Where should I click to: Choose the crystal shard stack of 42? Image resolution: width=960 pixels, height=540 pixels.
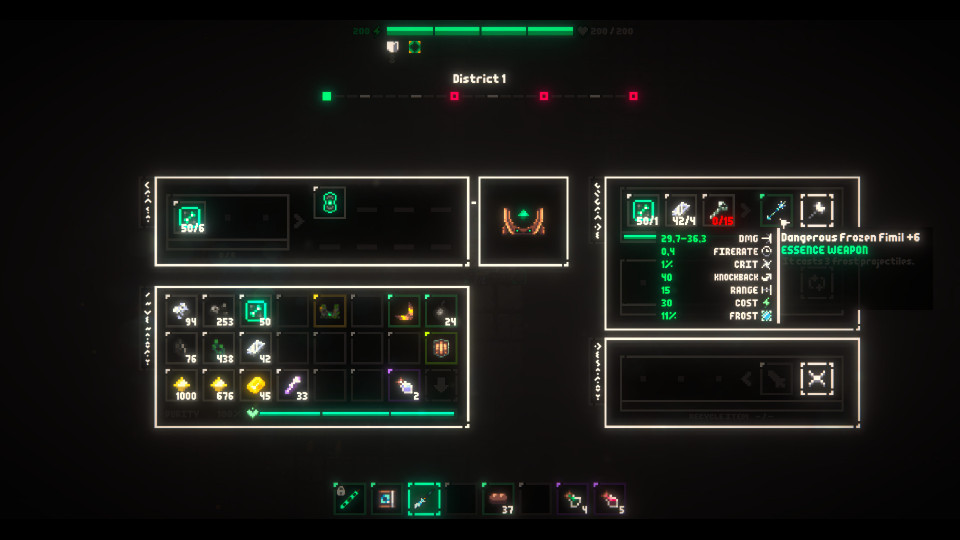point(257,348)
